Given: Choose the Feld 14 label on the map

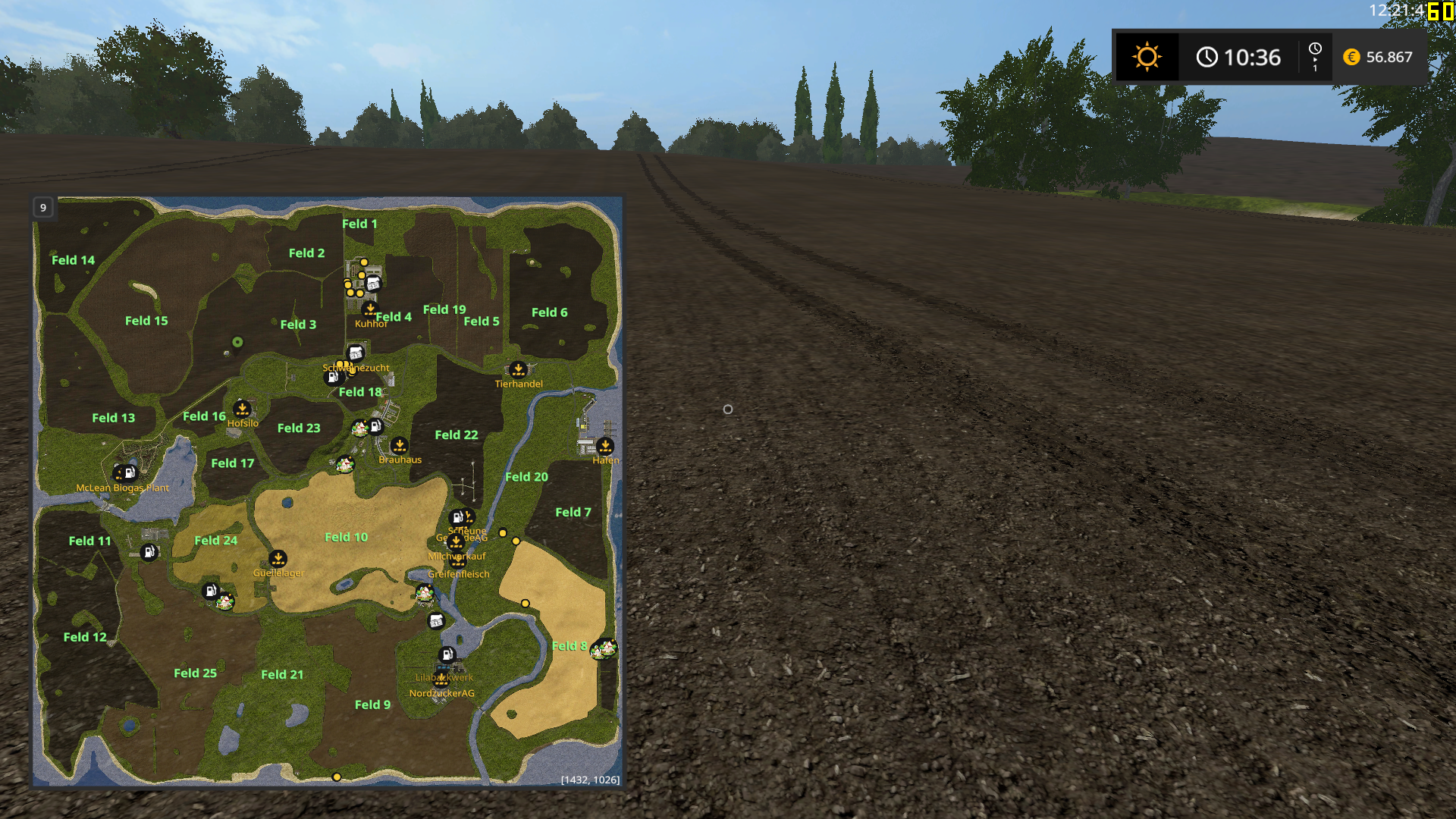Looking at the screenshot, I should click(73, 260).
